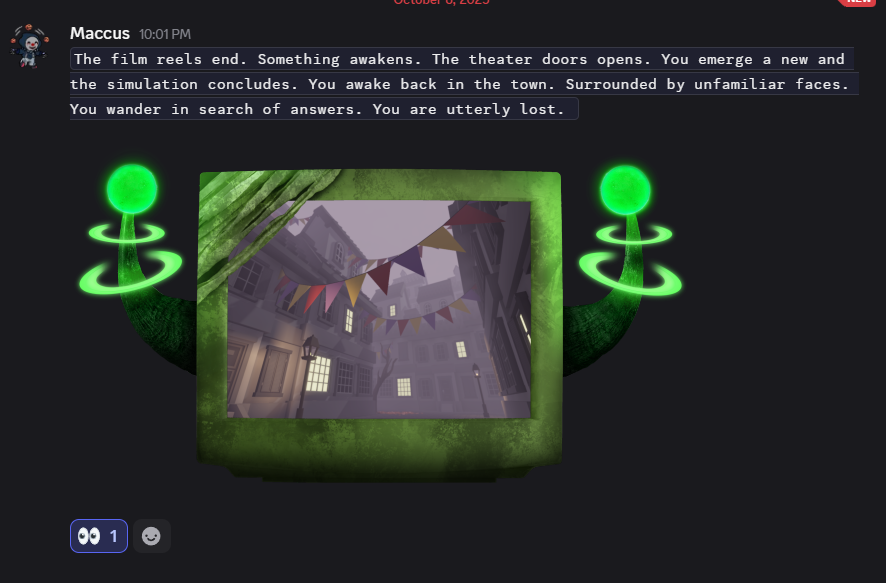Screen dimensions: 886x583
Task: Open the add reaction smiley button
Action: click(151, 536)
